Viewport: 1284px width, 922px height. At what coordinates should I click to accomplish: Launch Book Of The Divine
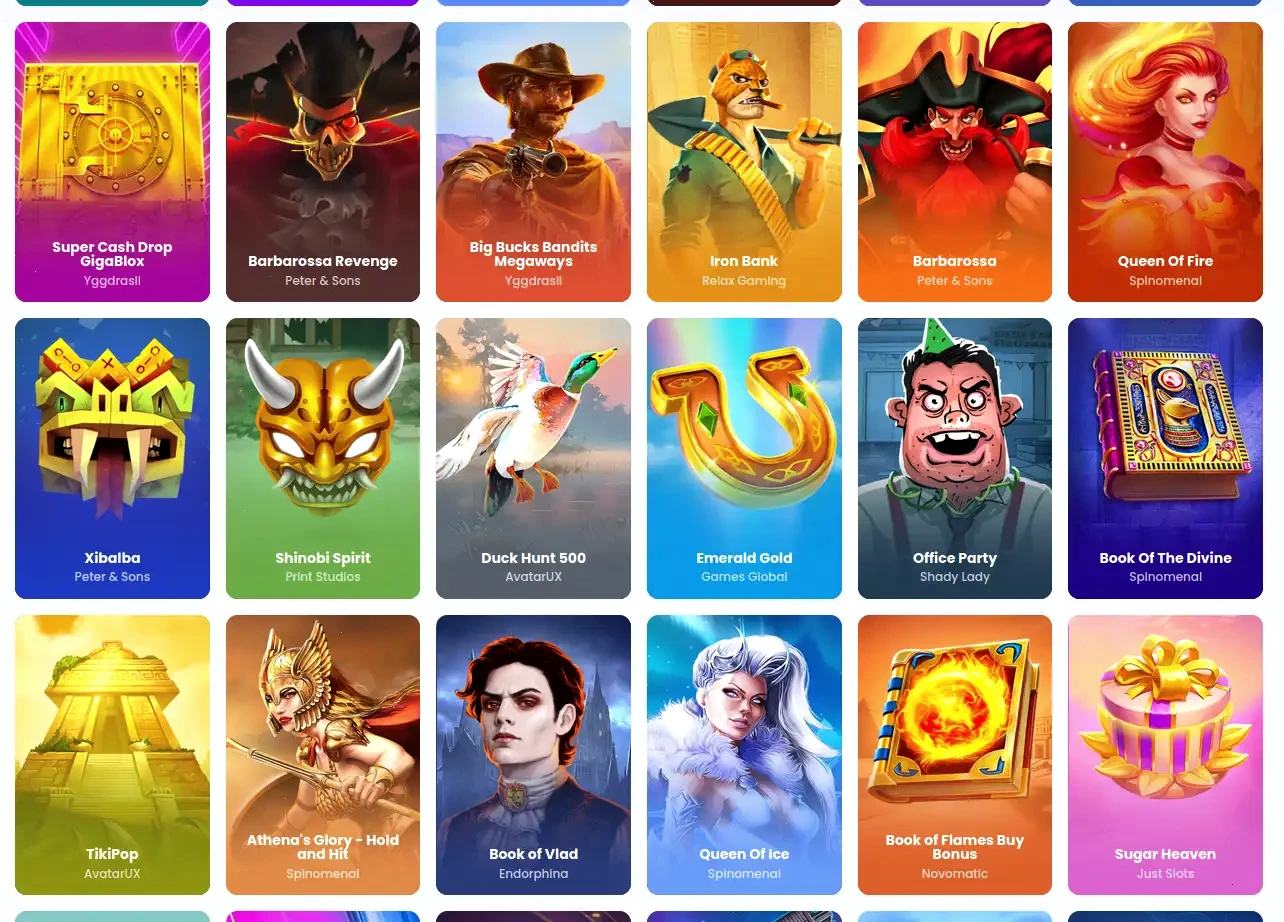point(1165,458)
